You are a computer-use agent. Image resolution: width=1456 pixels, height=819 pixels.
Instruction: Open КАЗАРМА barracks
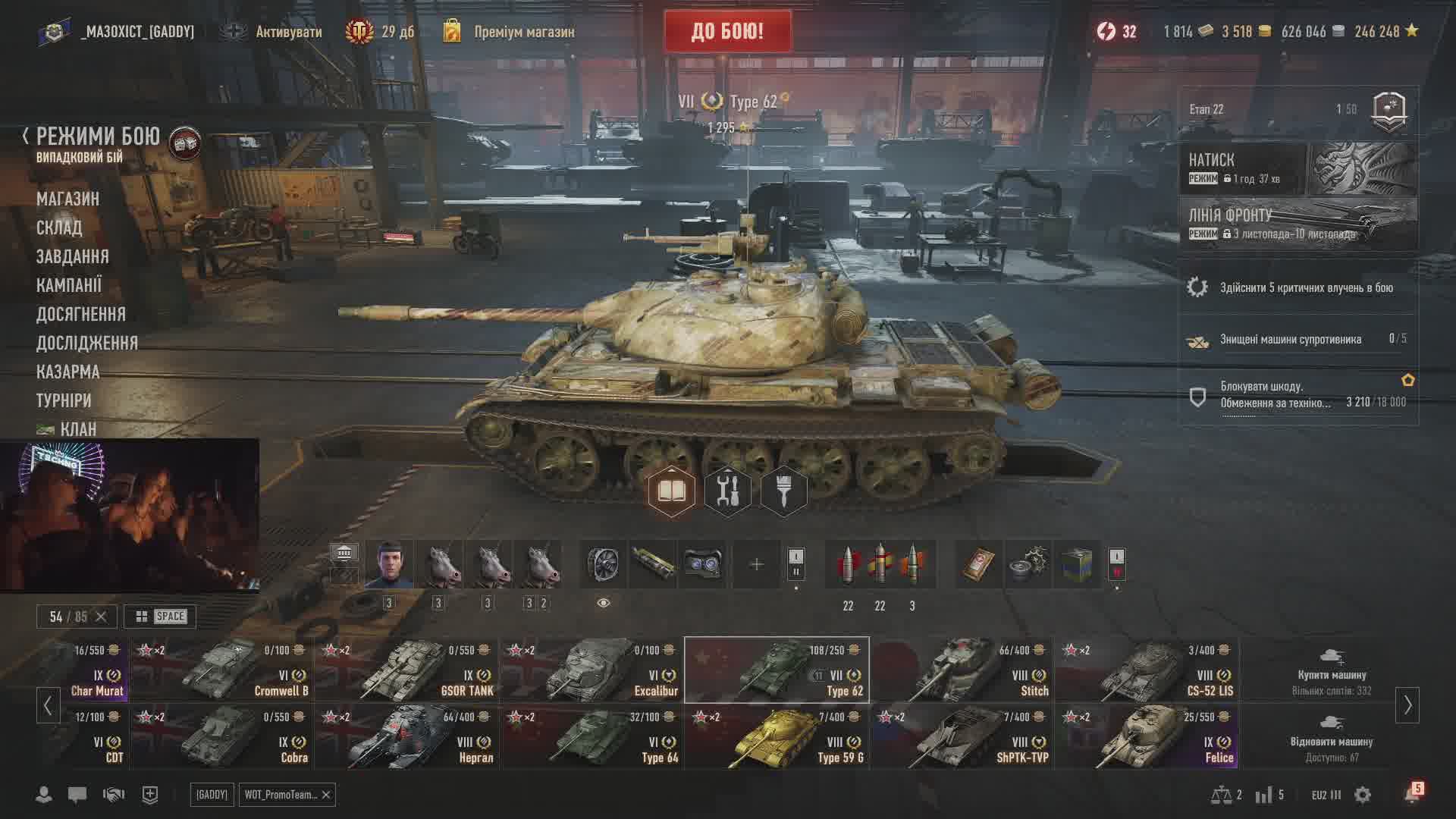click(x=67, y=372)
